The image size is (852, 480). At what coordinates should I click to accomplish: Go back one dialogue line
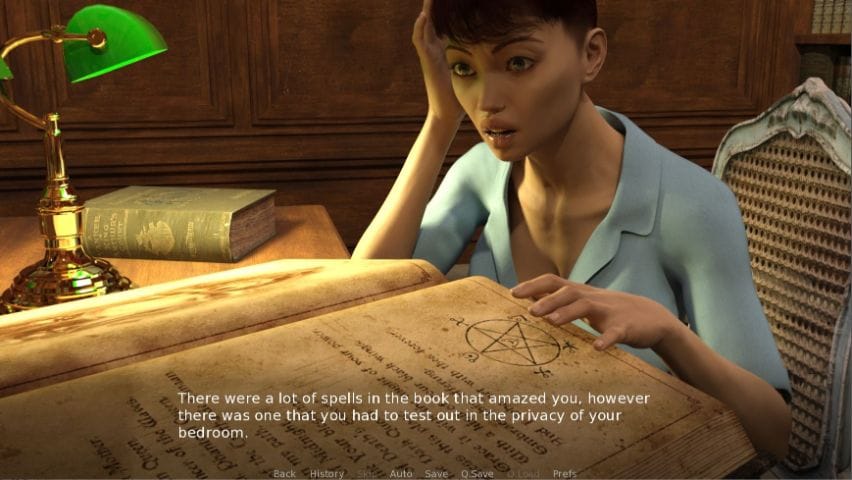point(284,473)
